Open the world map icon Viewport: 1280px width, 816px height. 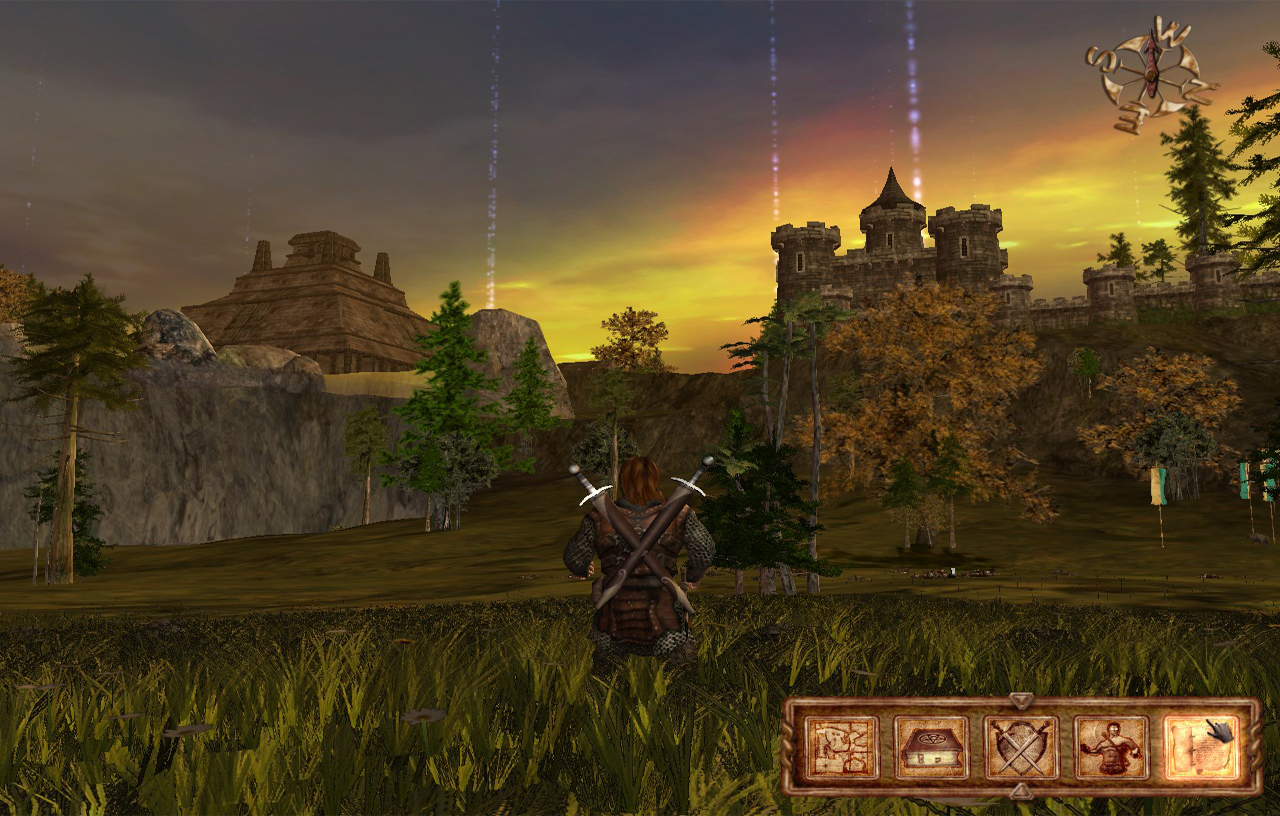click(841, 747)
